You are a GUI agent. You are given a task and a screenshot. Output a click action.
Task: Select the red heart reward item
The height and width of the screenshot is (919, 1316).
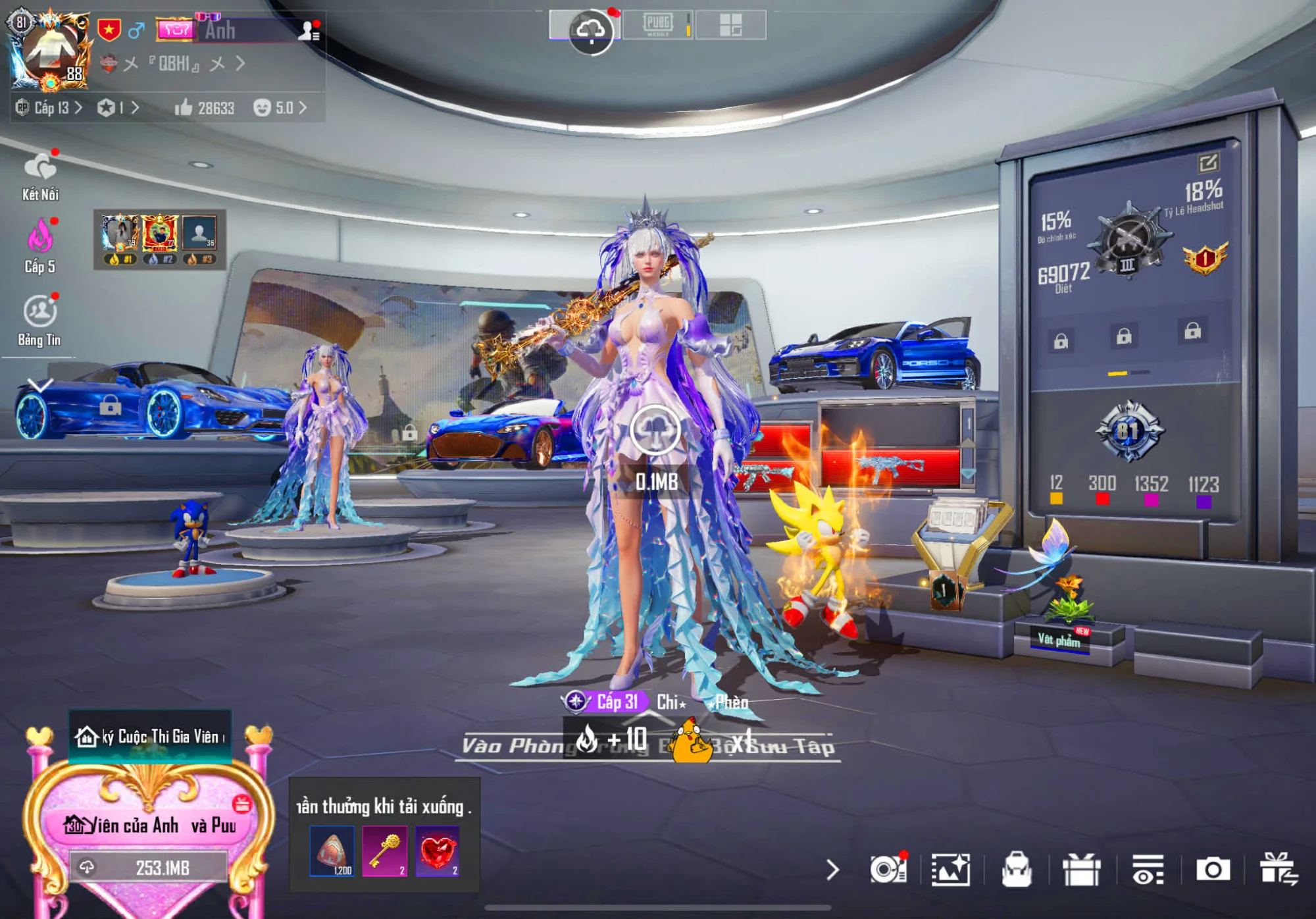click(x=437, y=851)
